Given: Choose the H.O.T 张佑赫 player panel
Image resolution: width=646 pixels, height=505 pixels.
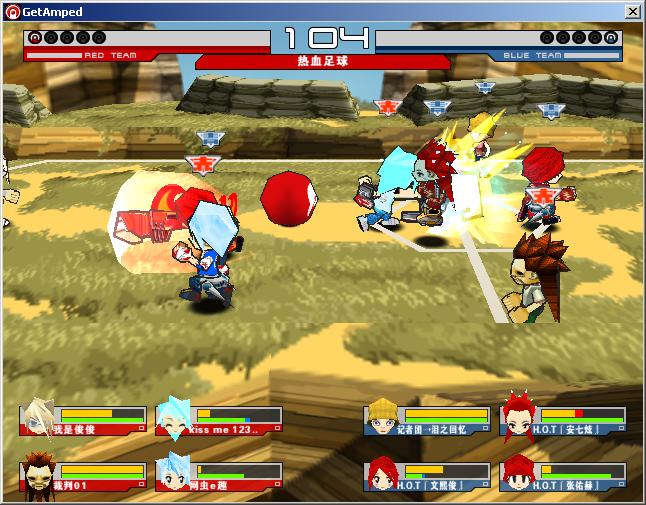Looking at the screenshot, I should (x=563, y=476).
